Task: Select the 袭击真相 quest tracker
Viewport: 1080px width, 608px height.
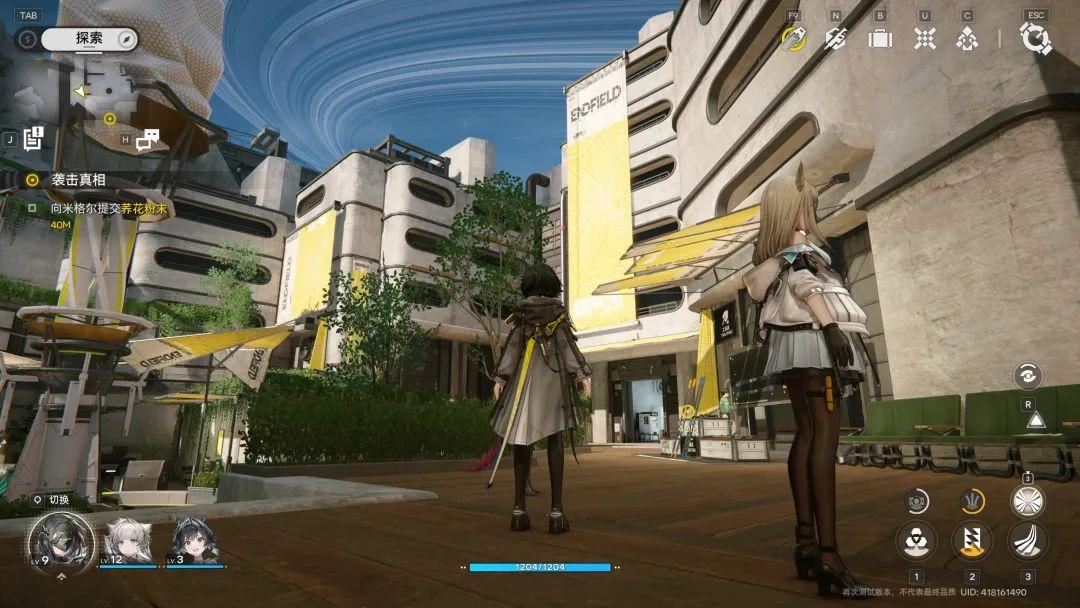Action: click(x=78, y=180)
